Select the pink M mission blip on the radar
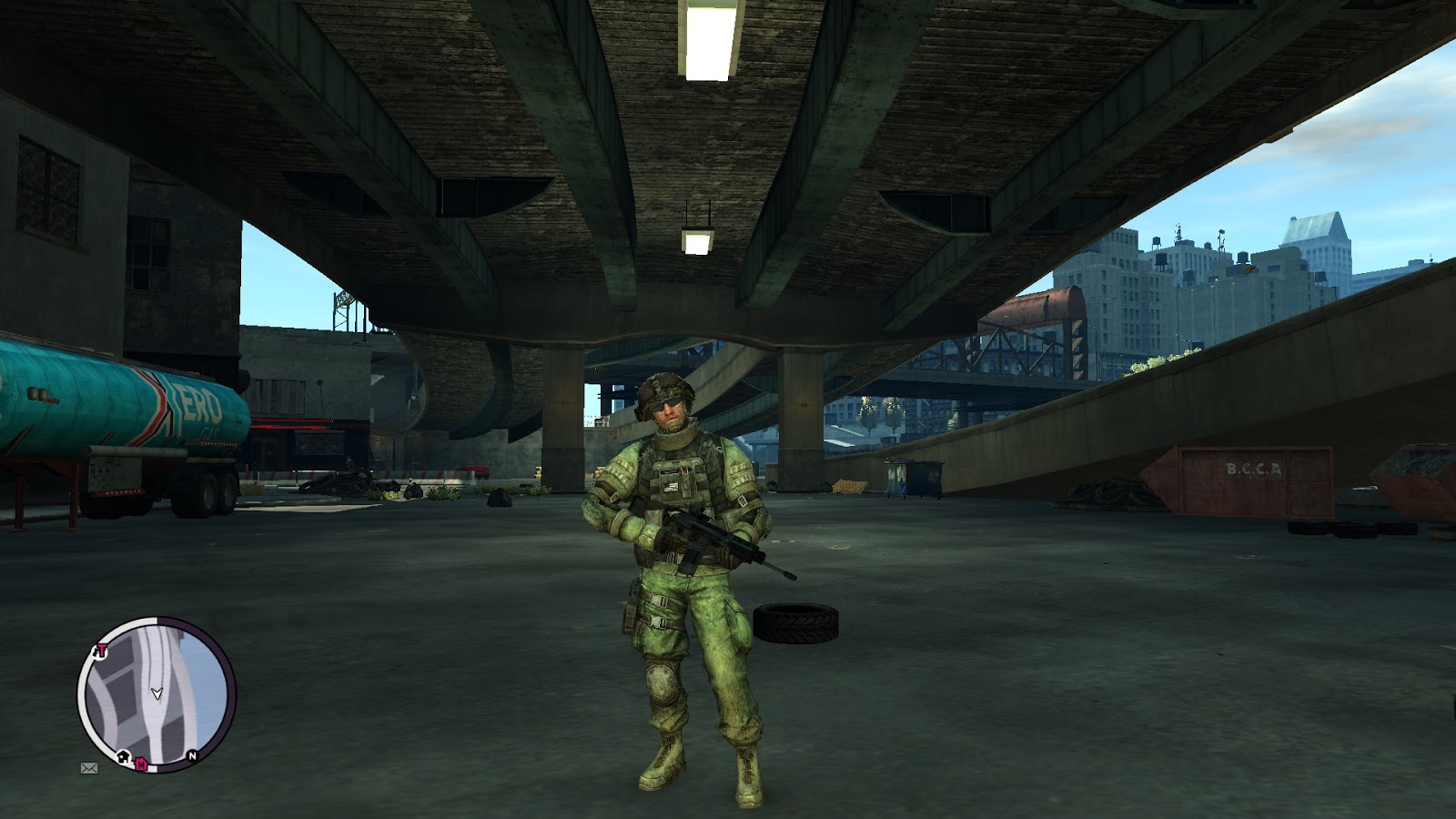 point(141,764)
